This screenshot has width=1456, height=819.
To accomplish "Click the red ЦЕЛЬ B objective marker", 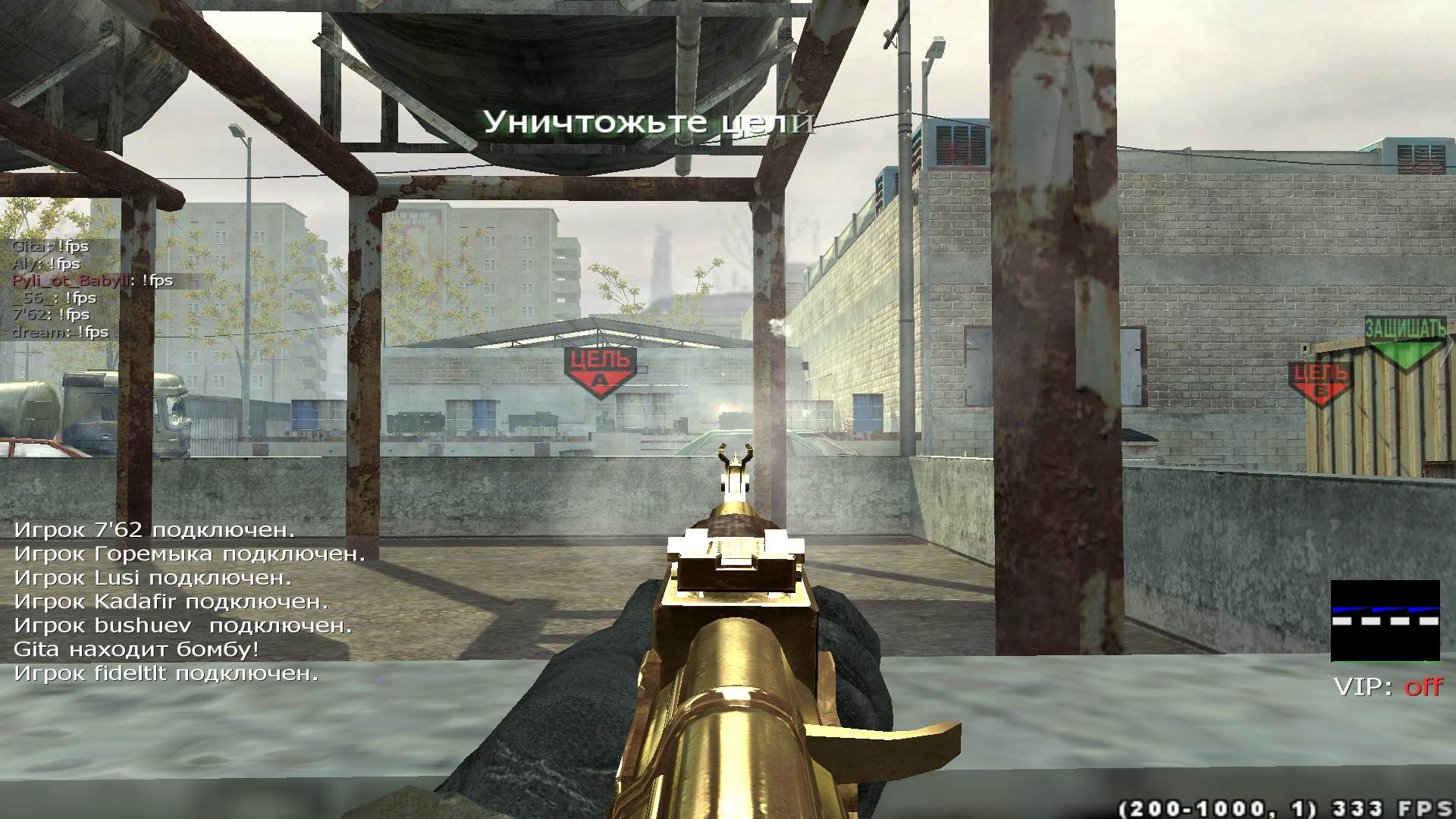I will click(x=1321, y=381).
